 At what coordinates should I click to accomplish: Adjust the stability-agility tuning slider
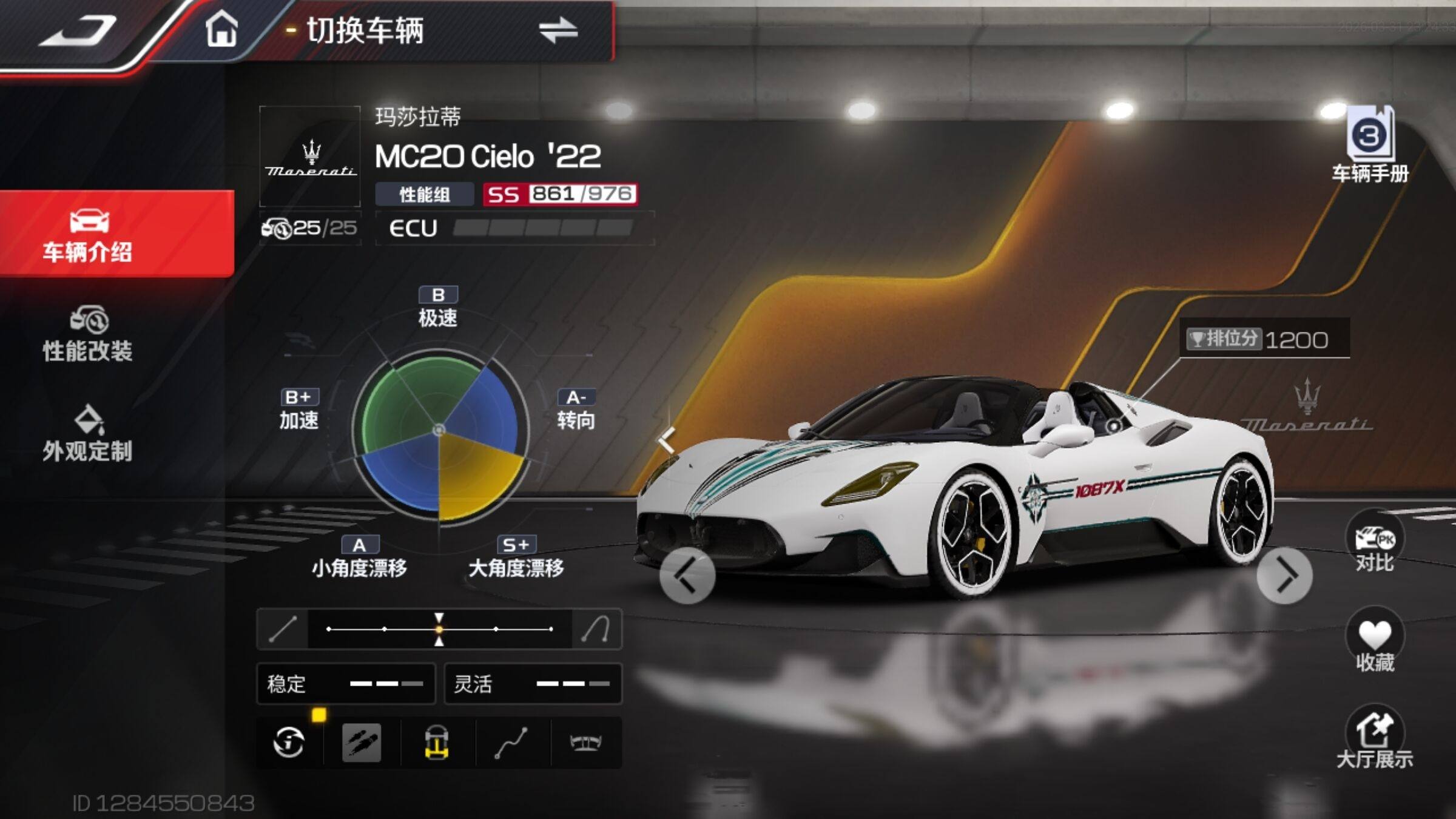(439, 629)
